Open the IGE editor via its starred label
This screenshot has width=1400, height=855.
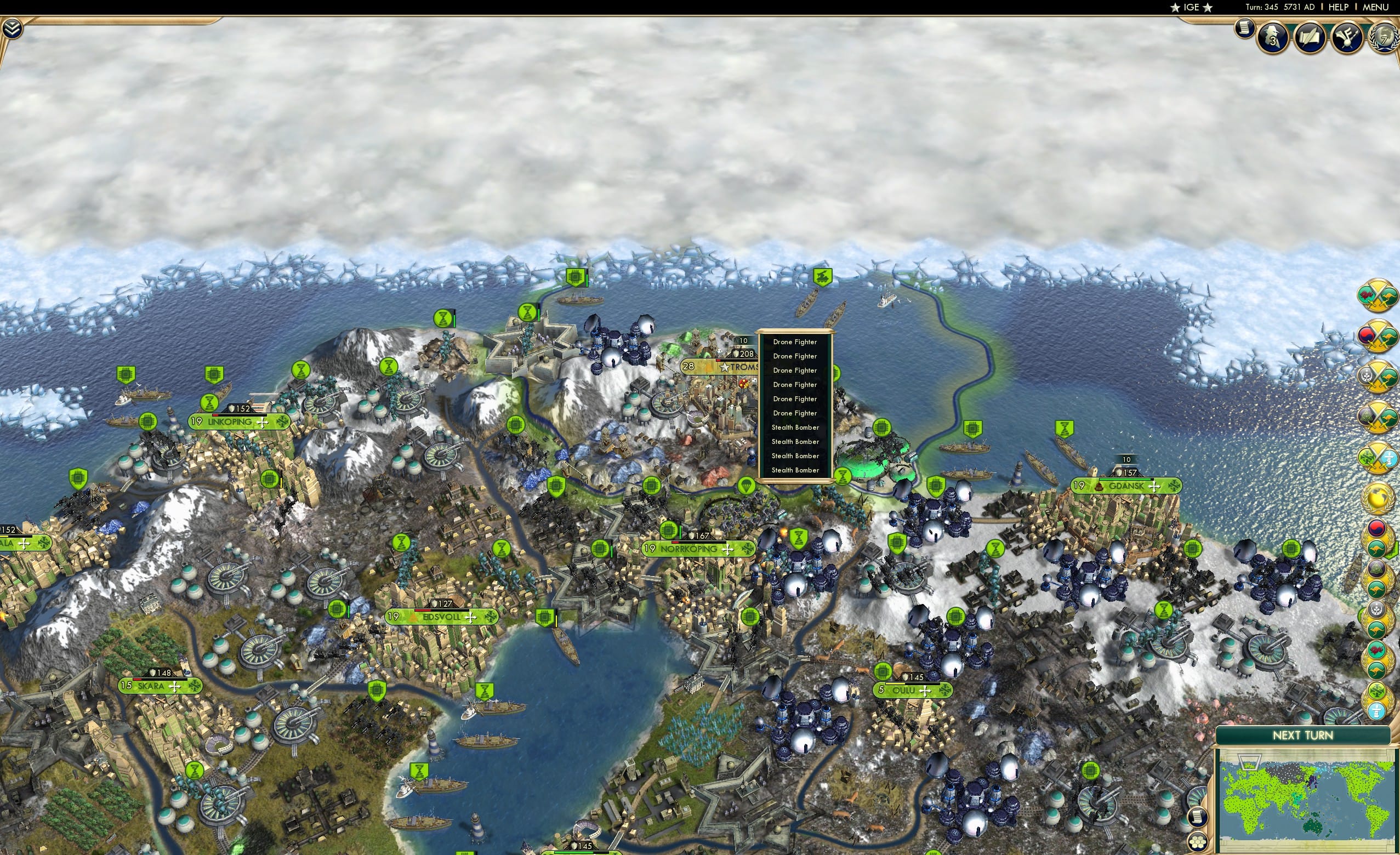pos(1191,7)
